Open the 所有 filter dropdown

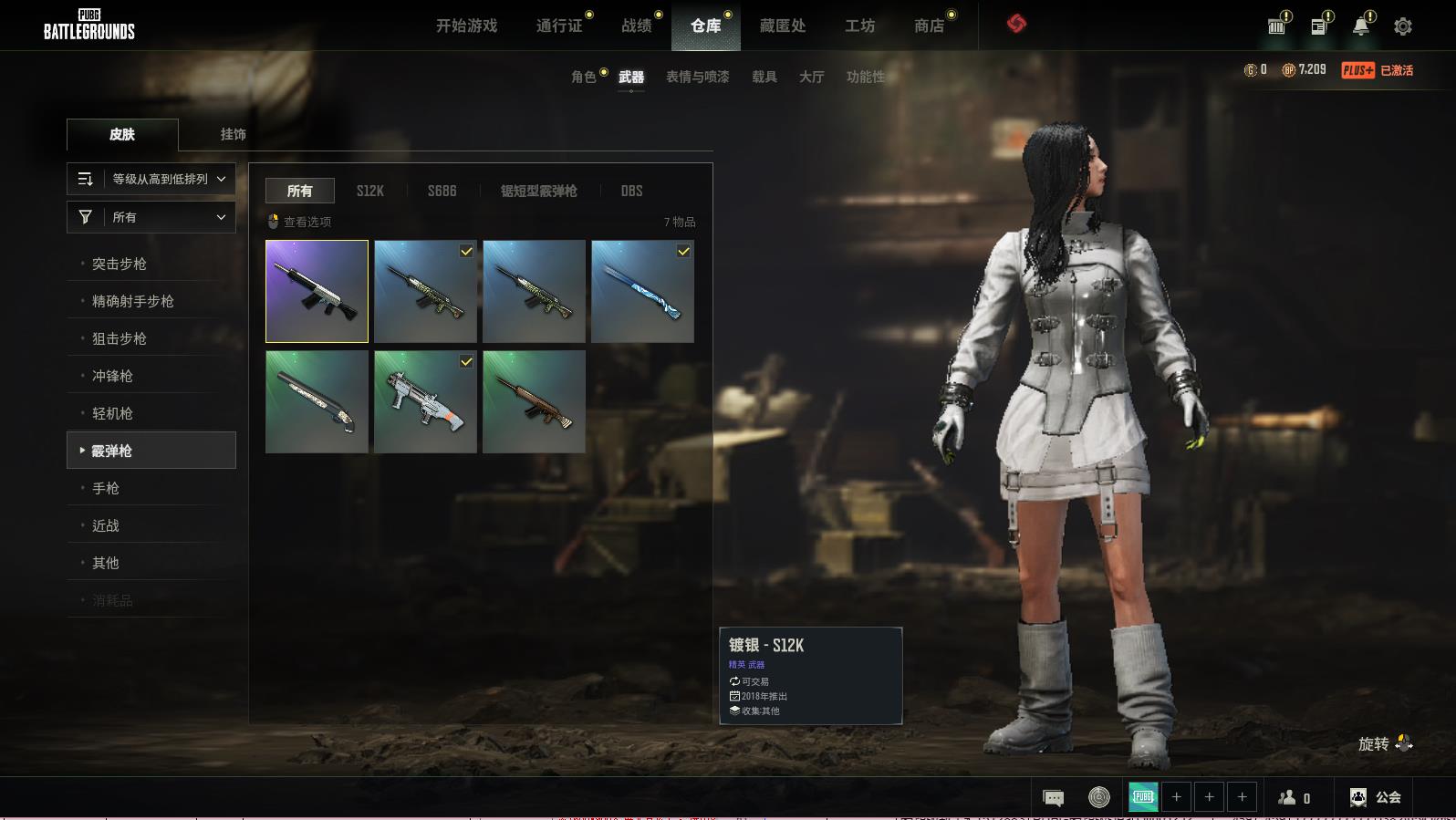(151, 217)
